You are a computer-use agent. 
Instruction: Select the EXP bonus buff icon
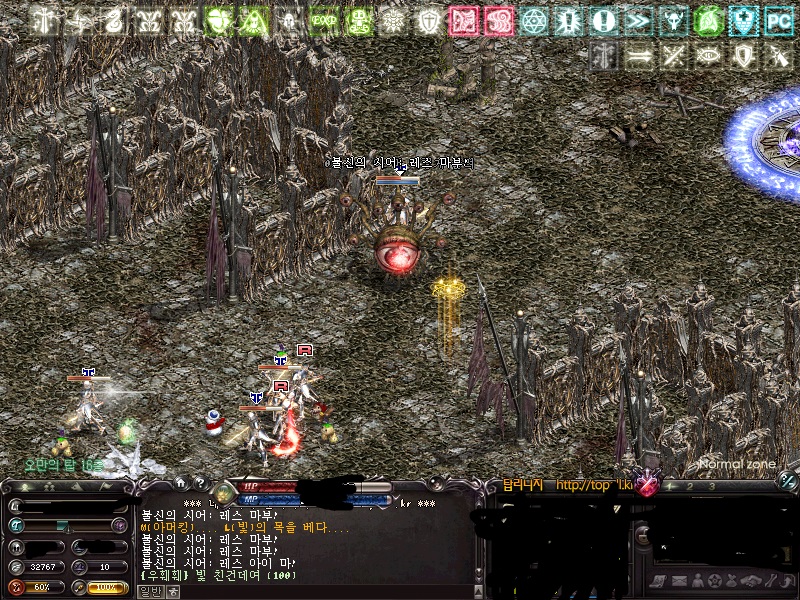[323, 19]
